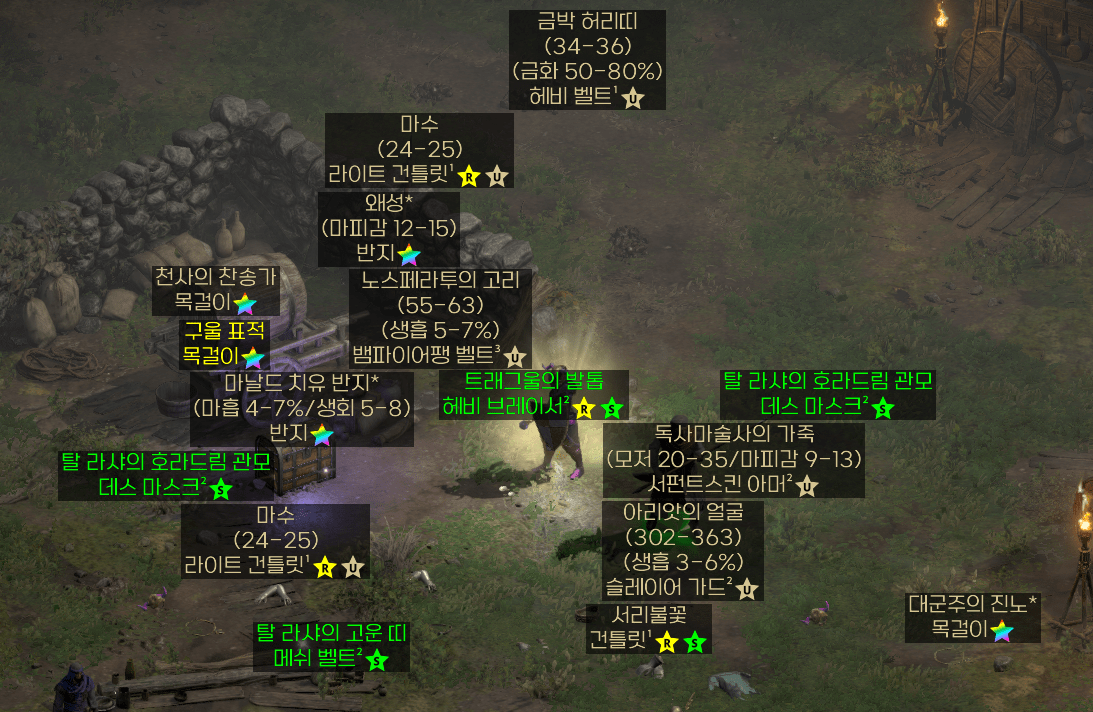Select the 탈 라샤의 고운 띠 메쉬 벨트 label
This screenshot has width=1093, height=712.
pos(332,646)
